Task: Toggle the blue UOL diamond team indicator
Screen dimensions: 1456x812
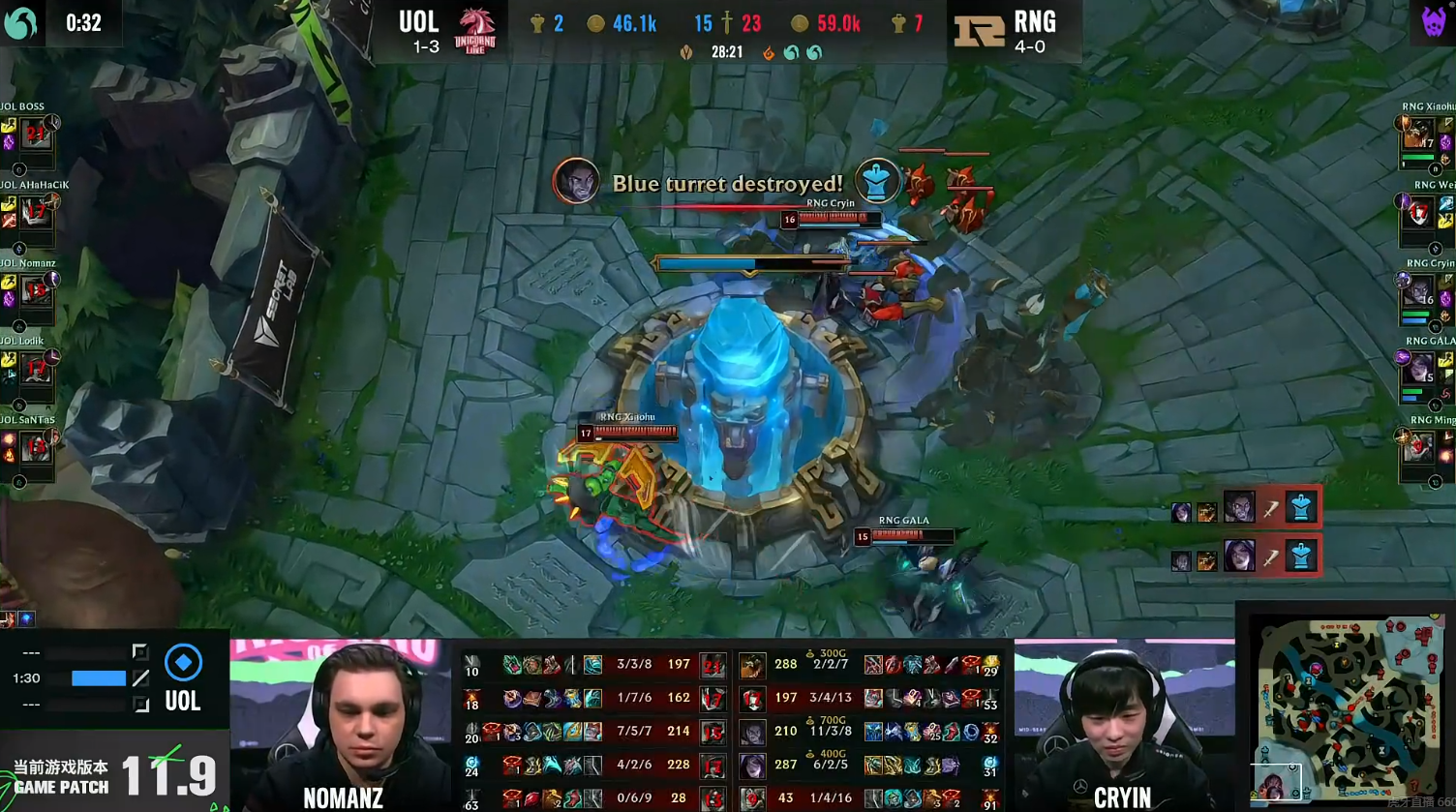Action: tap(183, 664)
